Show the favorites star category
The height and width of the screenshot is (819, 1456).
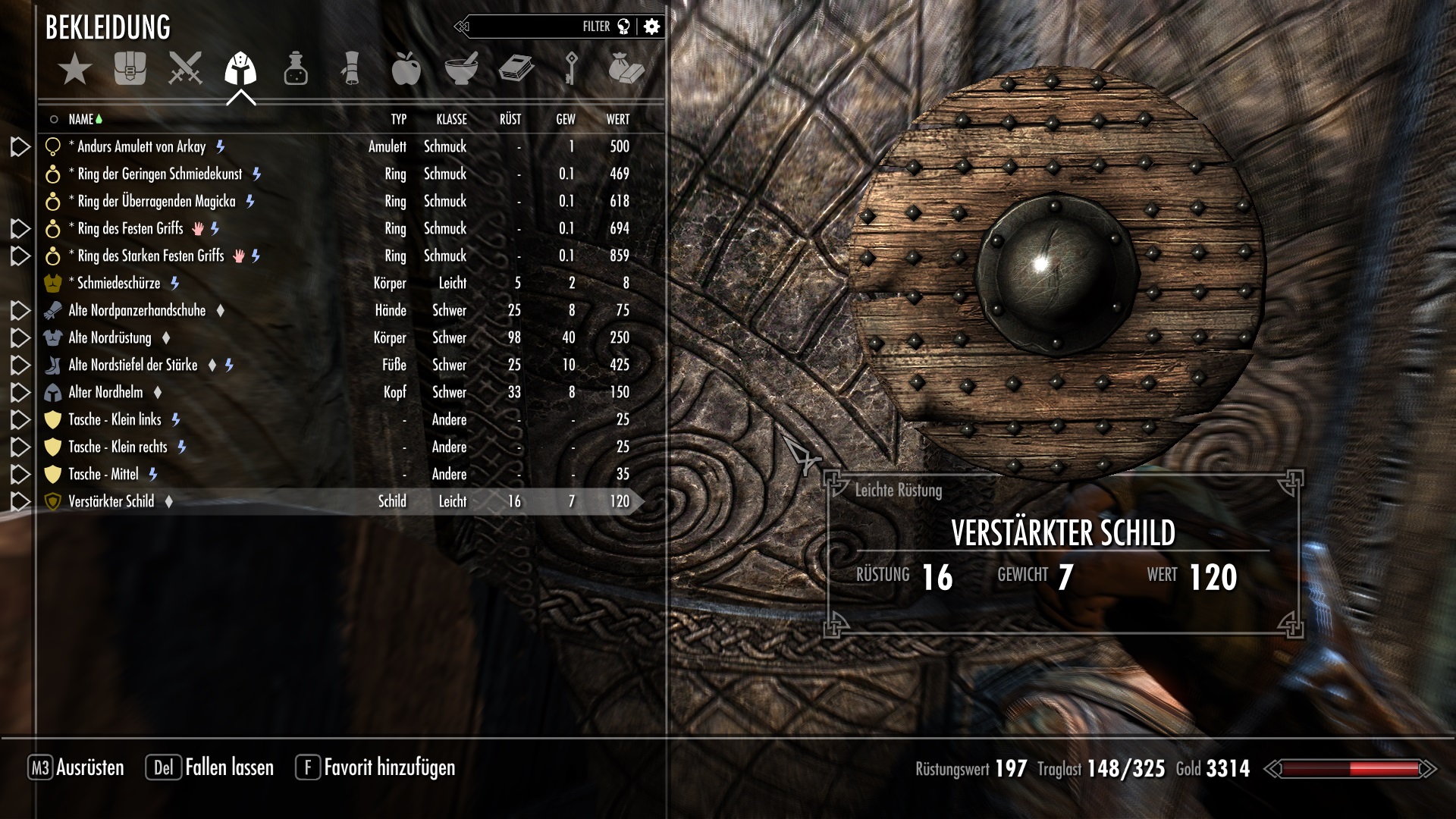pos(74,70)
